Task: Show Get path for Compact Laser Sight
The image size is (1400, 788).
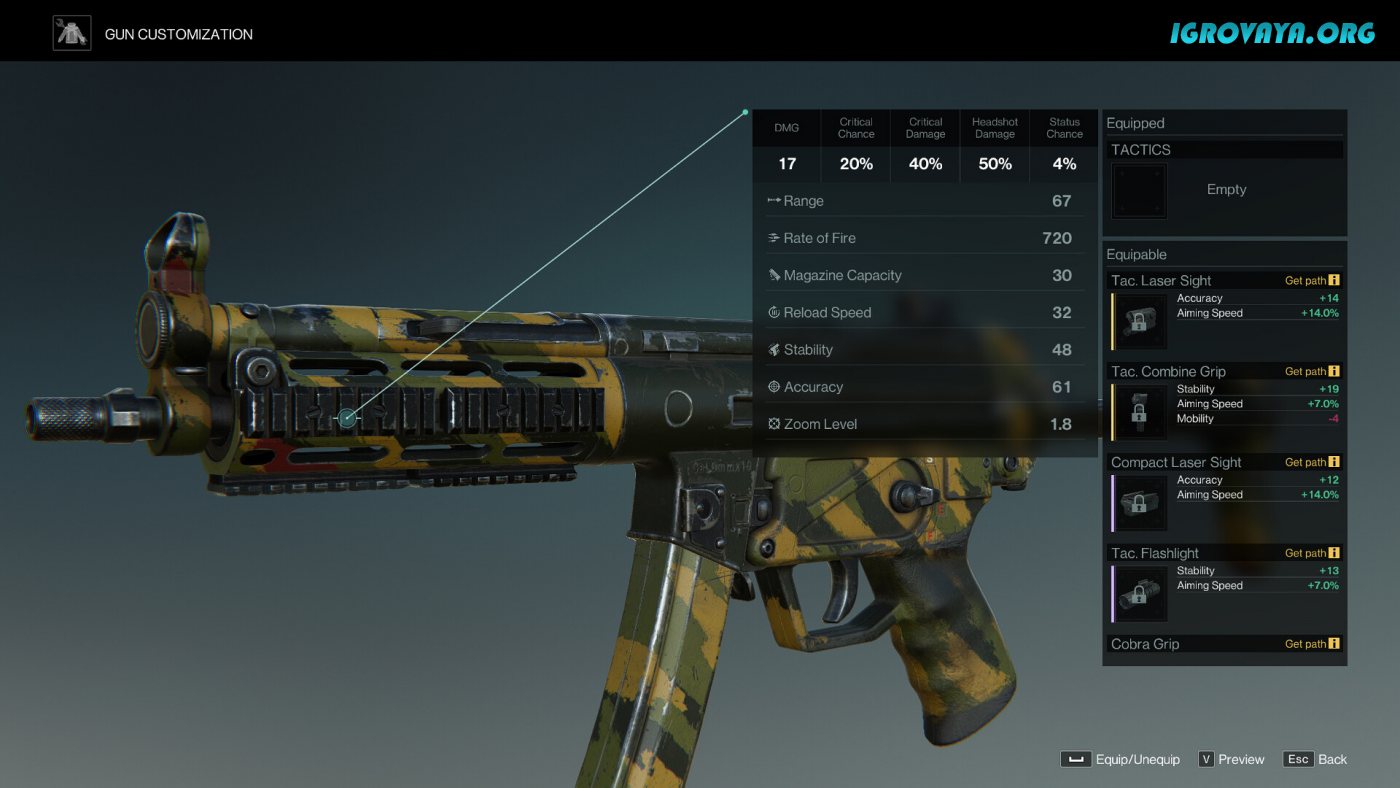Action: pyautogui.click(x=1312, y=463)
